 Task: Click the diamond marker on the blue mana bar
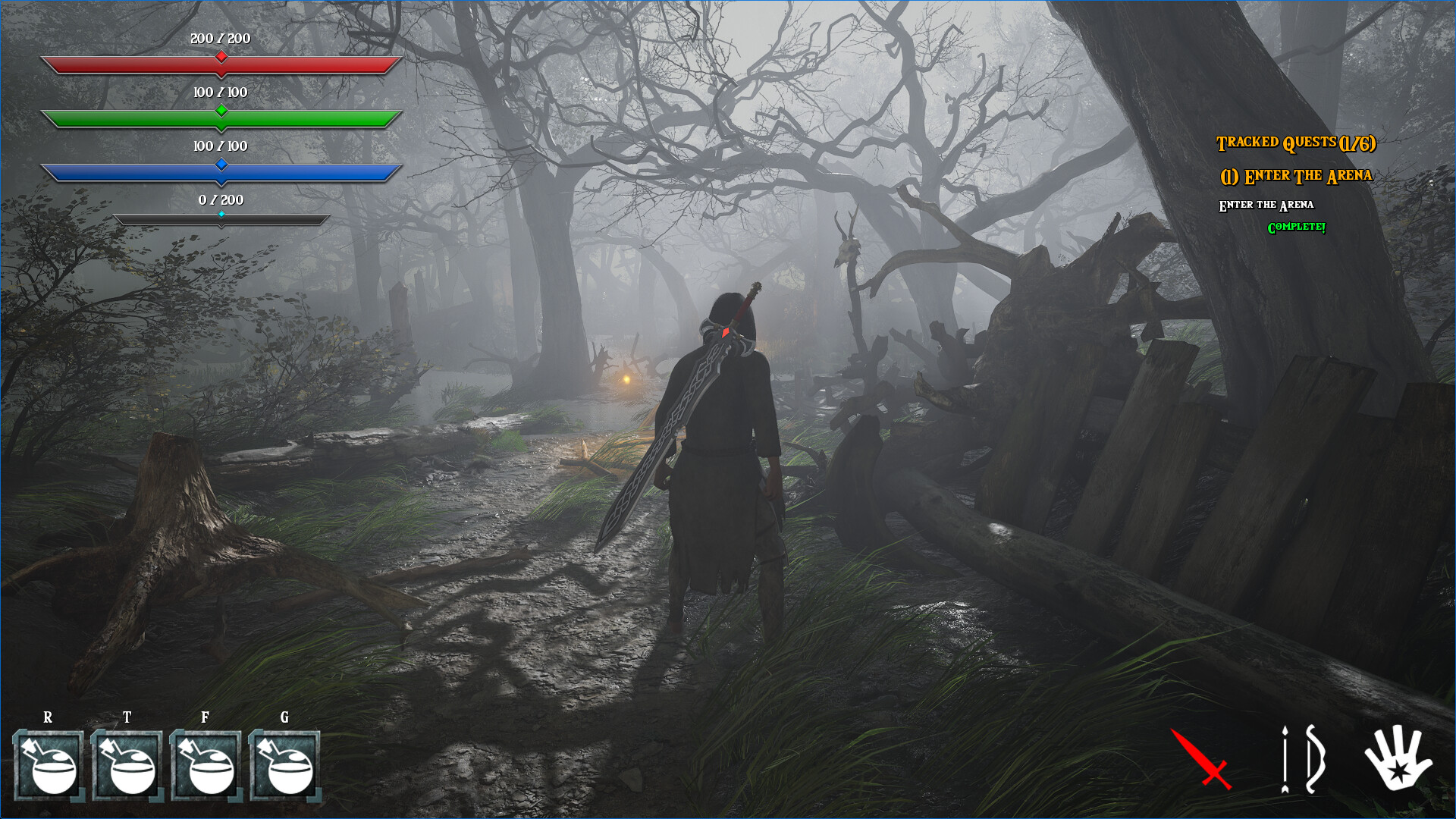pyautogui.click(x=221, y=163)
